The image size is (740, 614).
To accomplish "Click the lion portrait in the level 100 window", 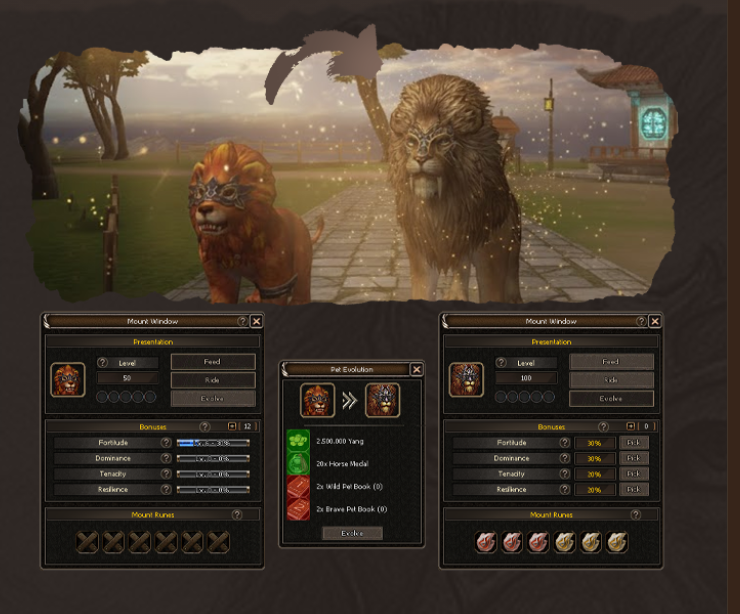I will (x=466, y=380).
